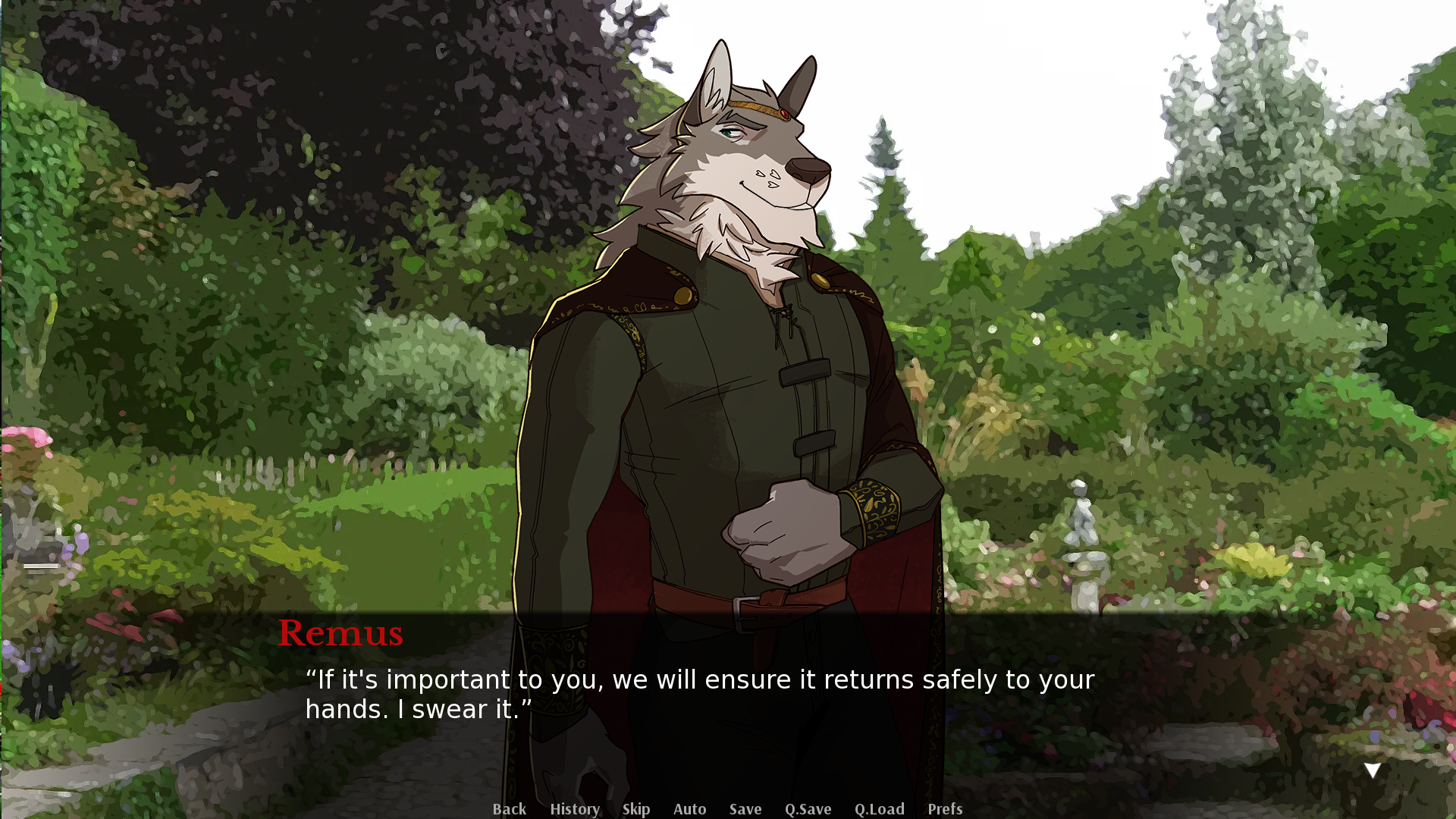Open the dialogue History log
This screenshot has height=819, width=1456.
coord(575,809)
